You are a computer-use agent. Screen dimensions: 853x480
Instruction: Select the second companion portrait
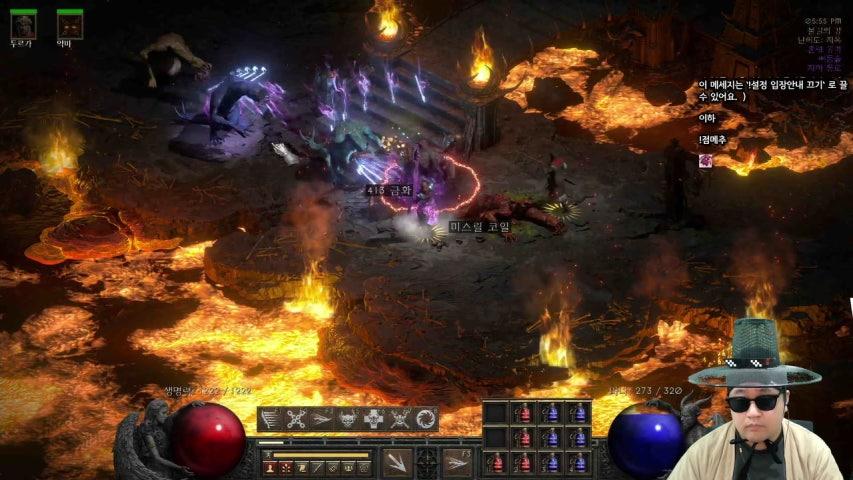click(69, 24)
